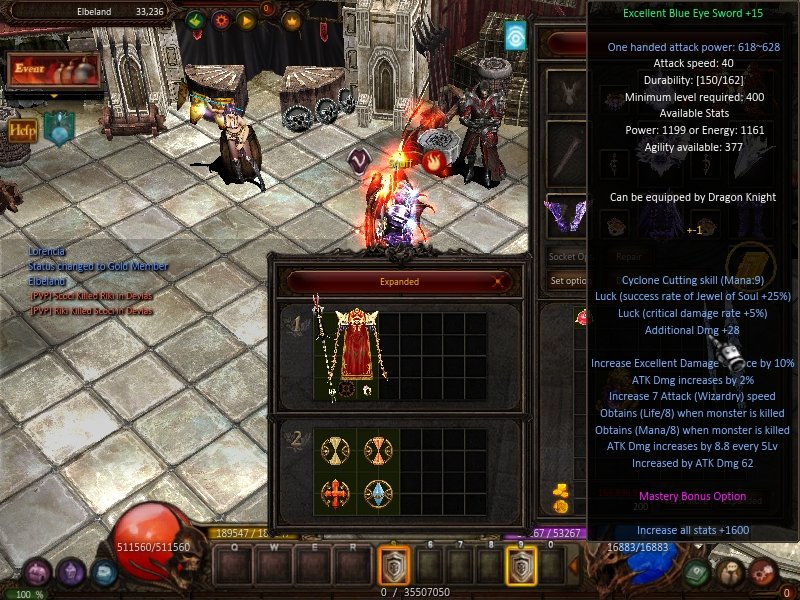
Task: Open the crown icon top menu
Action: [x=292, y=20]
